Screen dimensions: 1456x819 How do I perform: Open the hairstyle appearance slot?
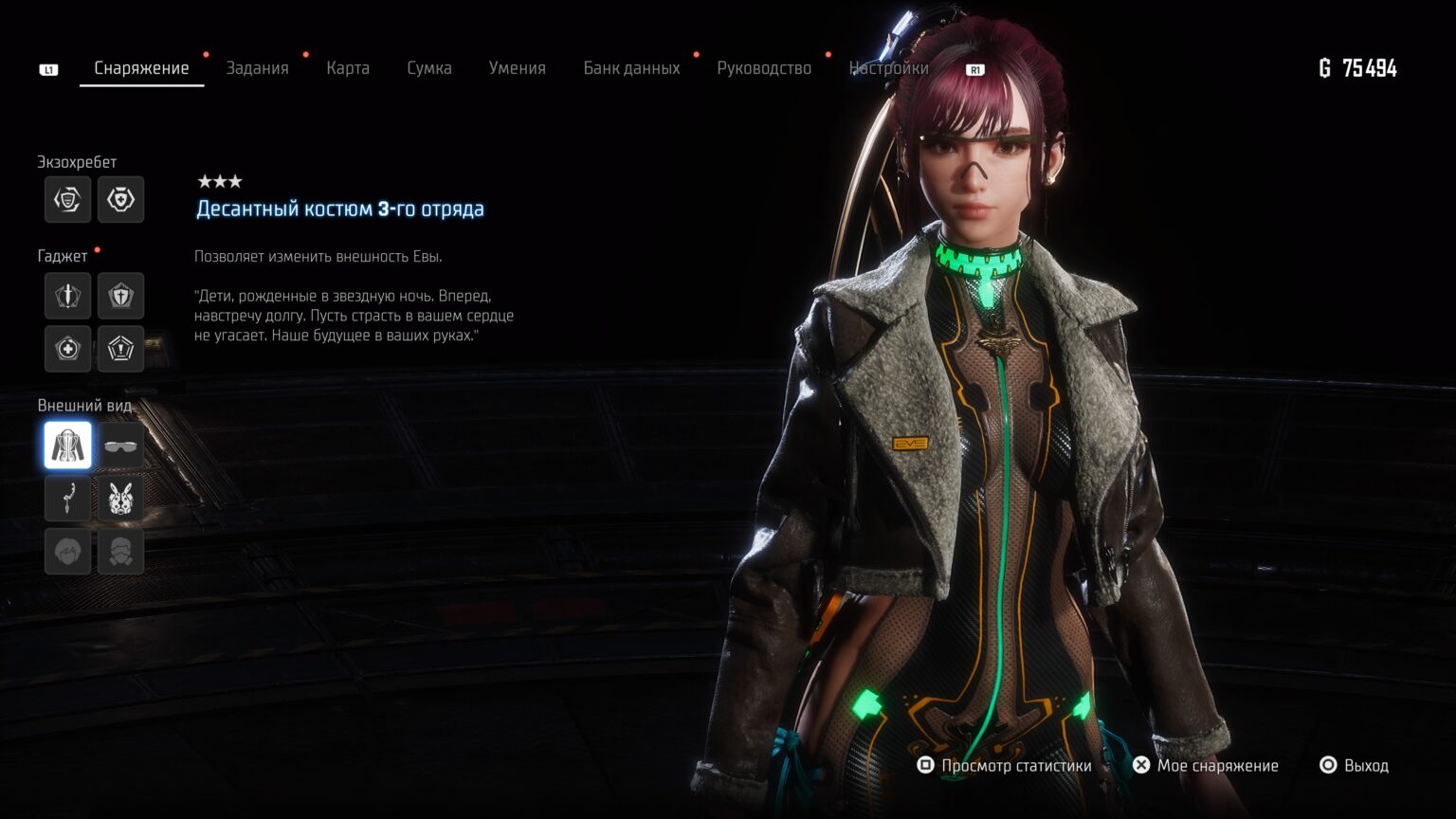(68, 552)
